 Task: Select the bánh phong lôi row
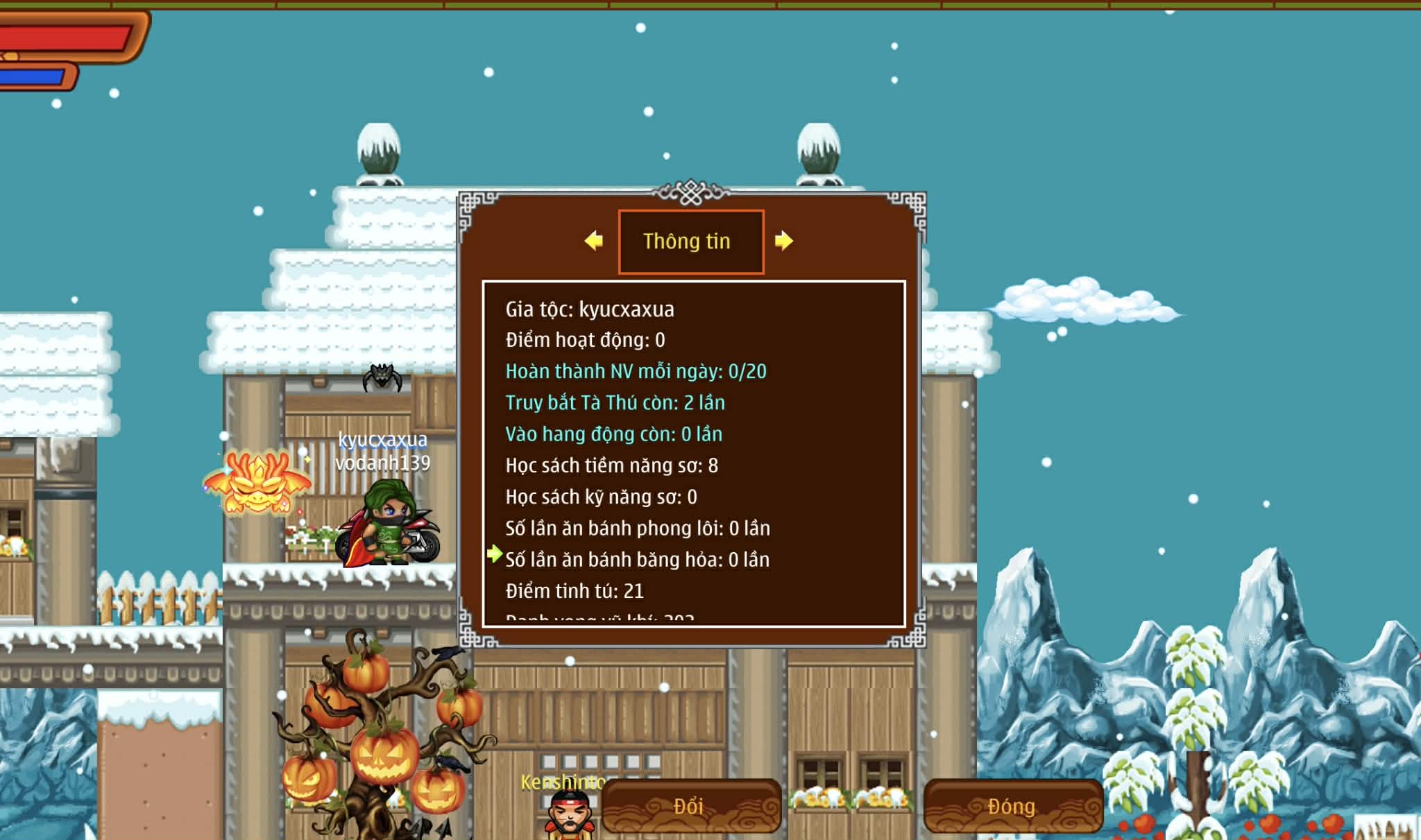point(637,529)
